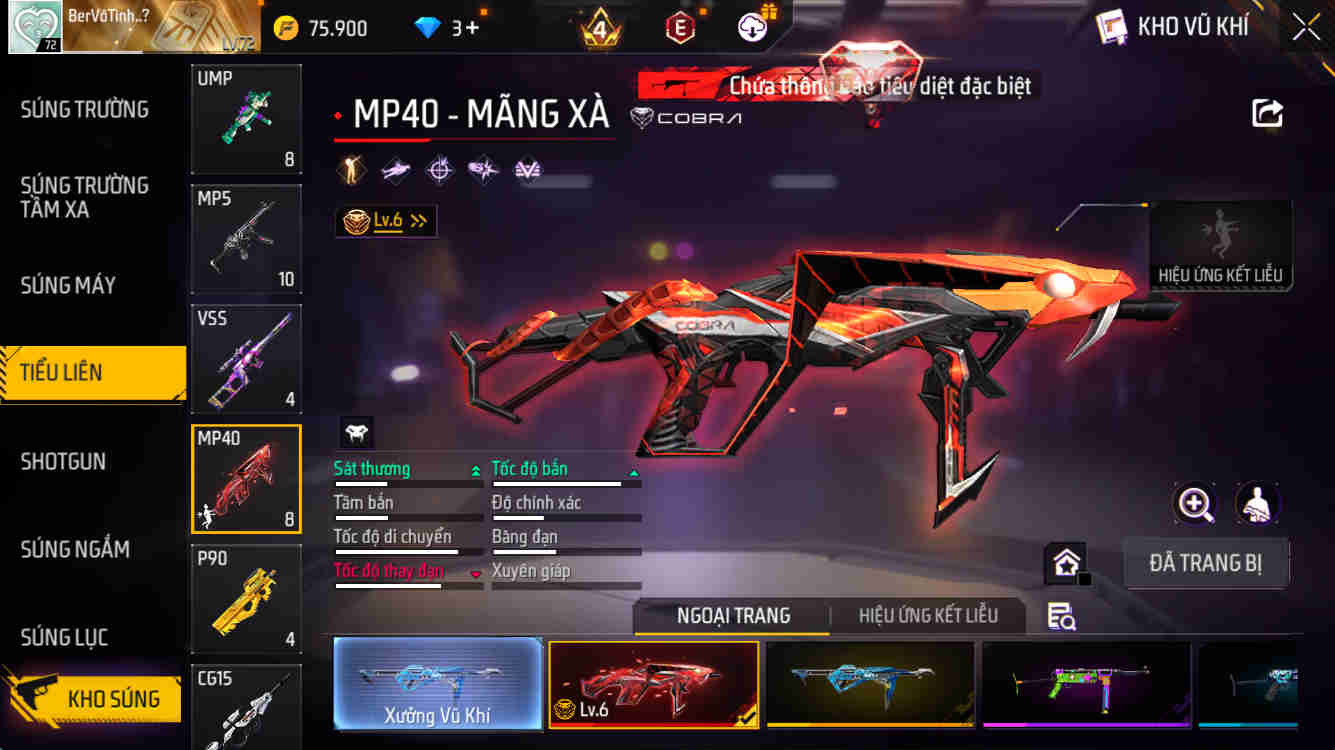Switch to the HIỆU ỨNG KẾT LIỄU tab
The width and height of the screenshot is (1335, 750).
[931, 617]
